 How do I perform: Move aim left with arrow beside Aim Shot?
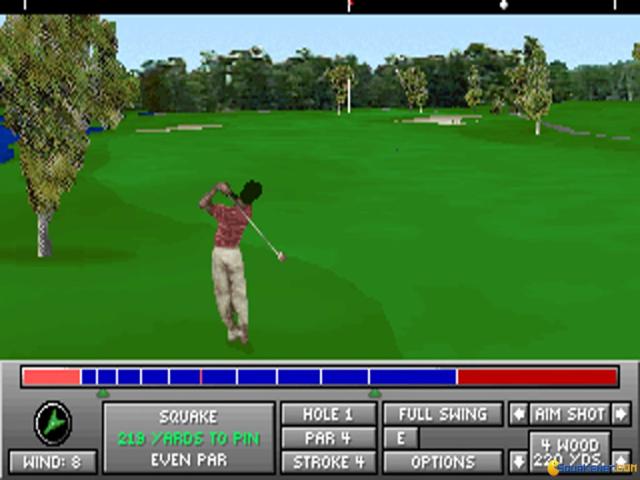[x=519, y=414]
